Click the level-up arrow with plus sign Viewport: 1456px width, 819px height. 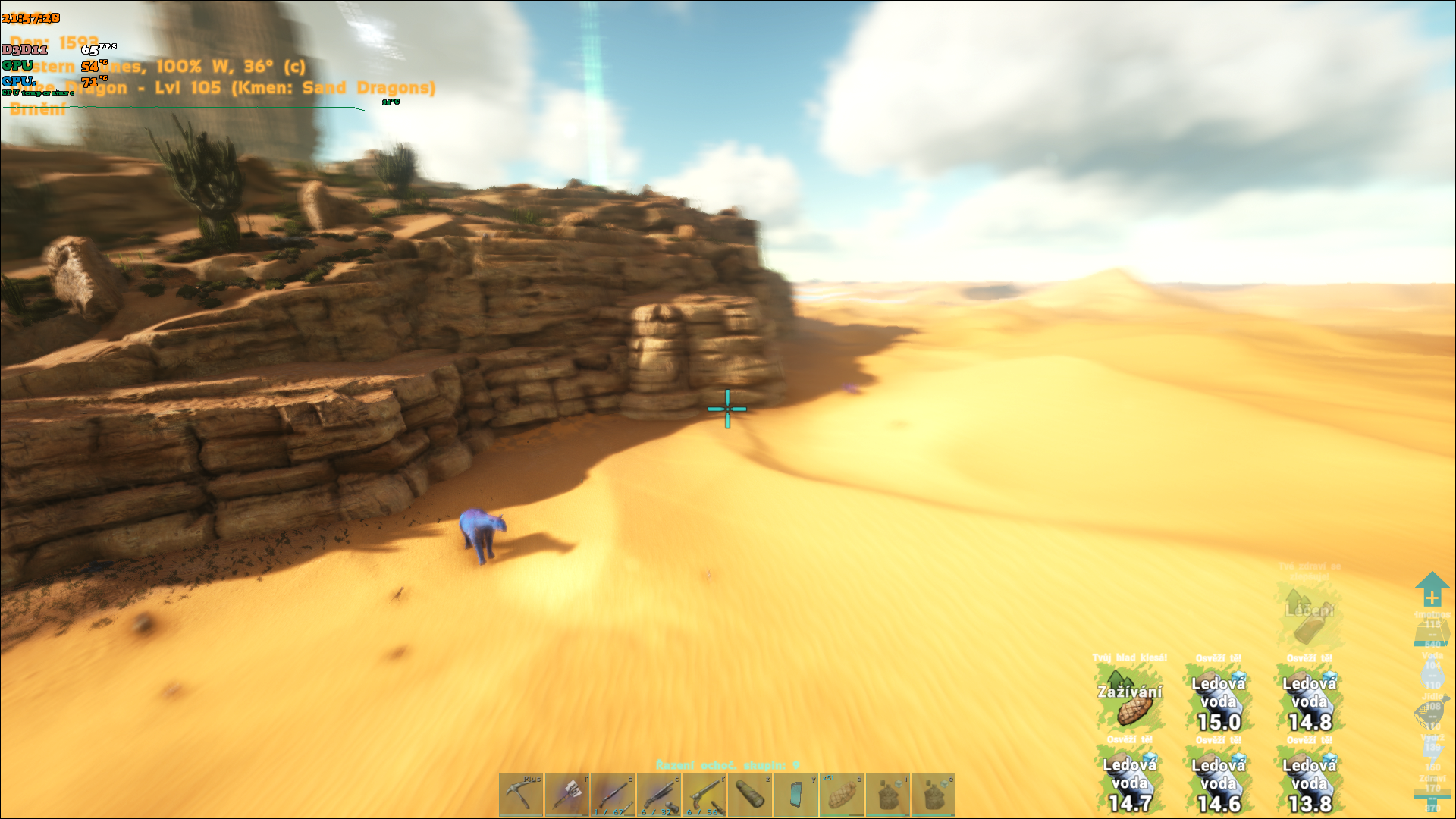(1432, 590)
